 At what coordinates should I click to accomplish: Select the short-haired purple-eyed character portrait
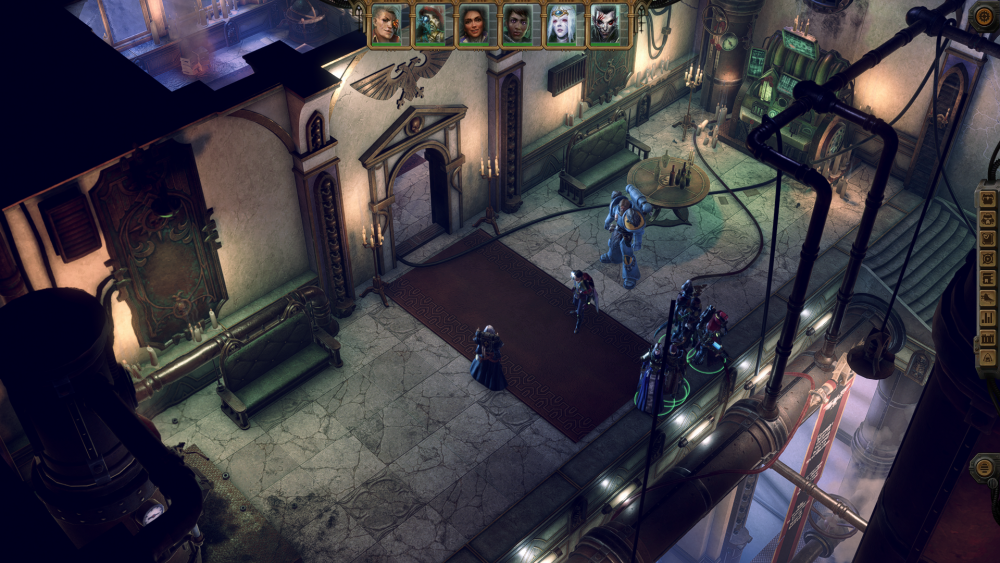[517, 25]
